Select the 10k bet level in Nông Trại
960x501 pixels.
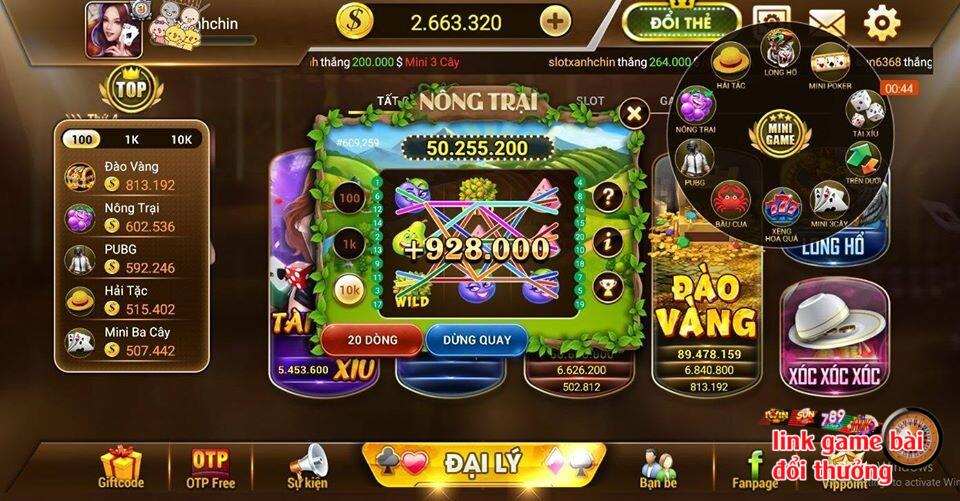349,289
